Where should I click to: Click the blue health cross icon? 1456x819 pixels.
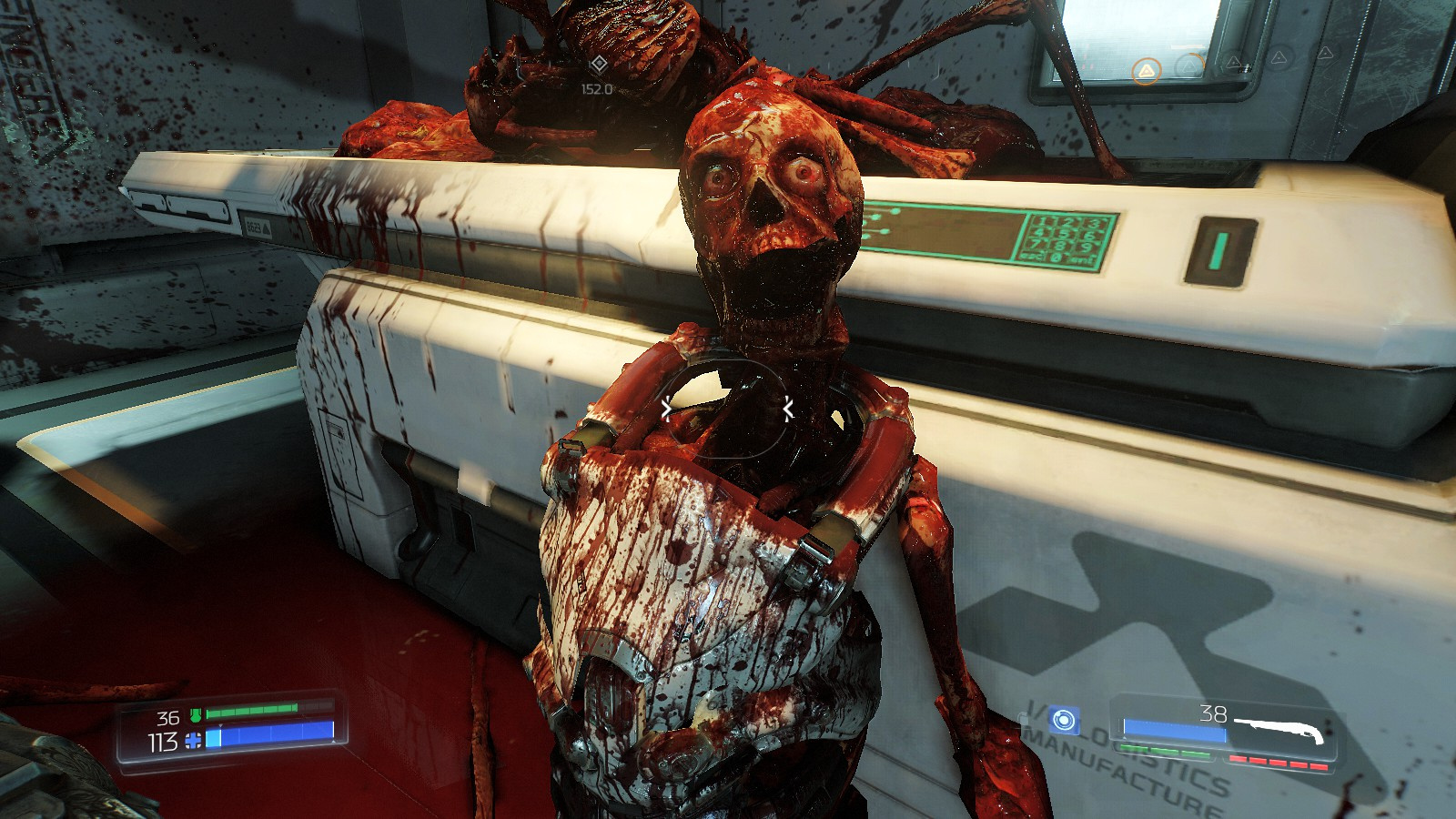[x=192, y=741]
